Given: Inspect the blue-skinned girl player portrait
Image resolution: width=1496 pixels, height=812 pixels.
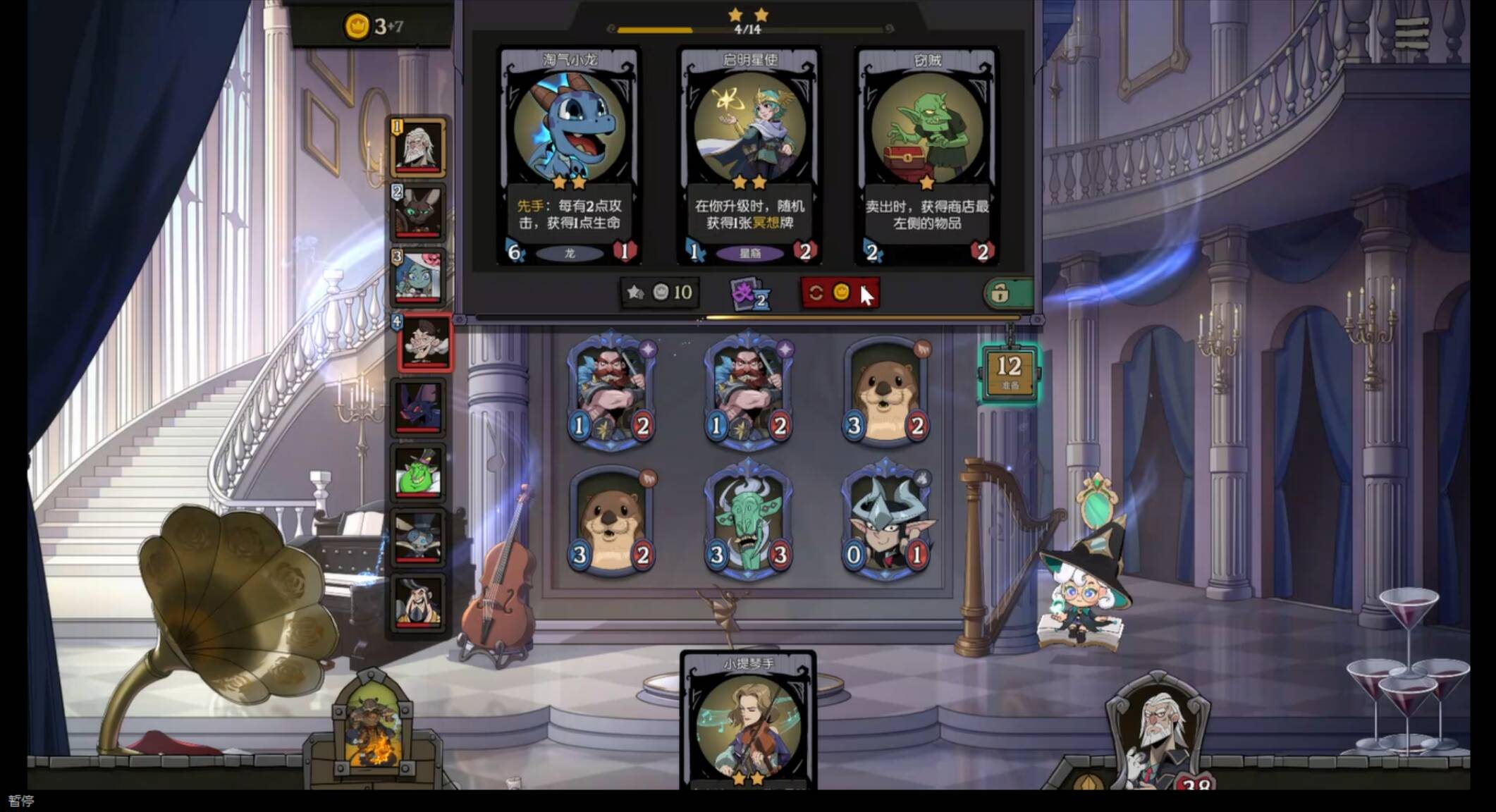Looking at the screenshot, I should click(x=419, y=276).
